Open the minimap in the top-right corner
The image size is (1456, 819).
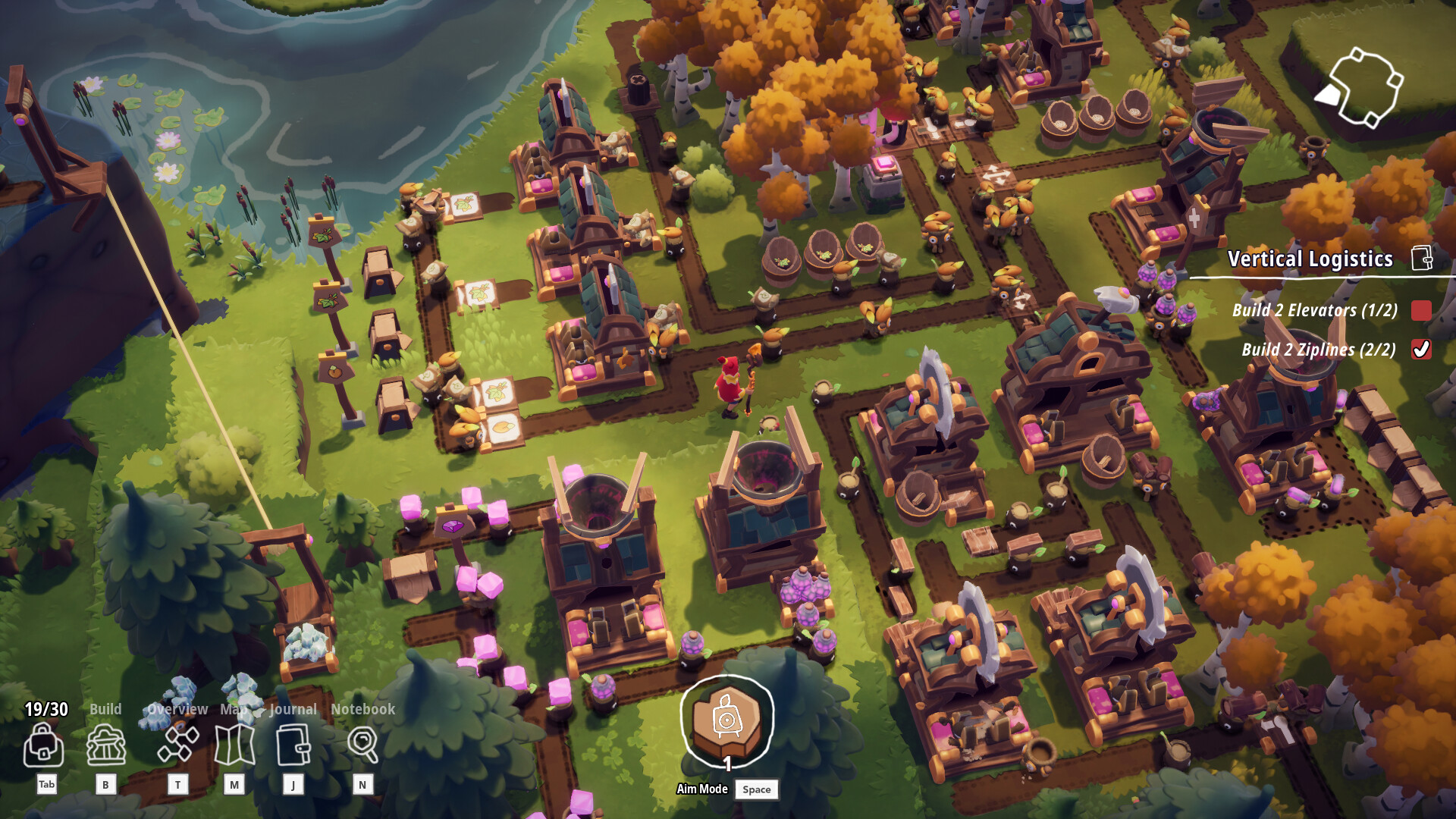point(1365,86)
